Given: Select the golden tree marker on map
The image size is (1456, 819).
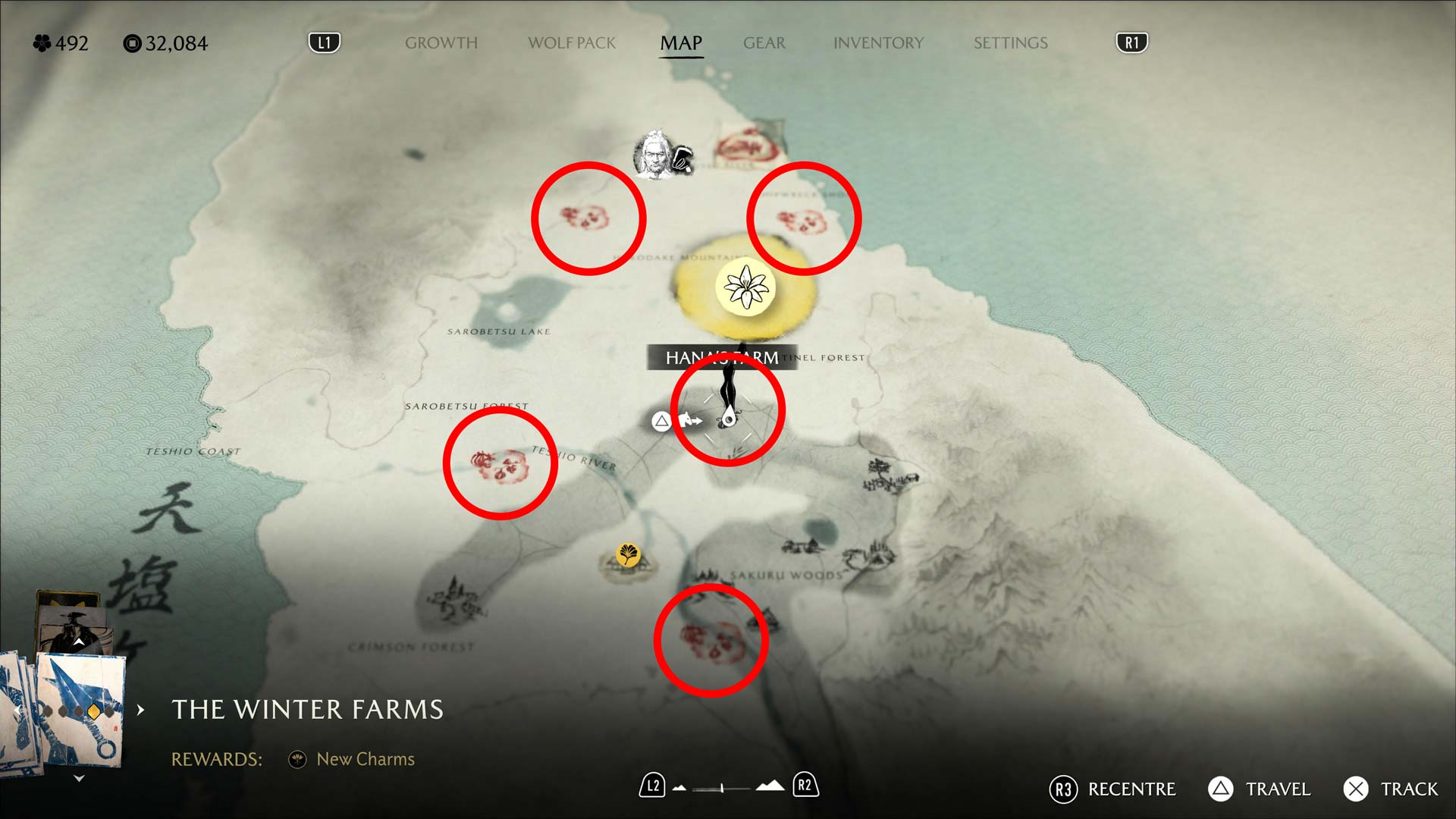Looking at the screenshot, I should tap(628, 555).
